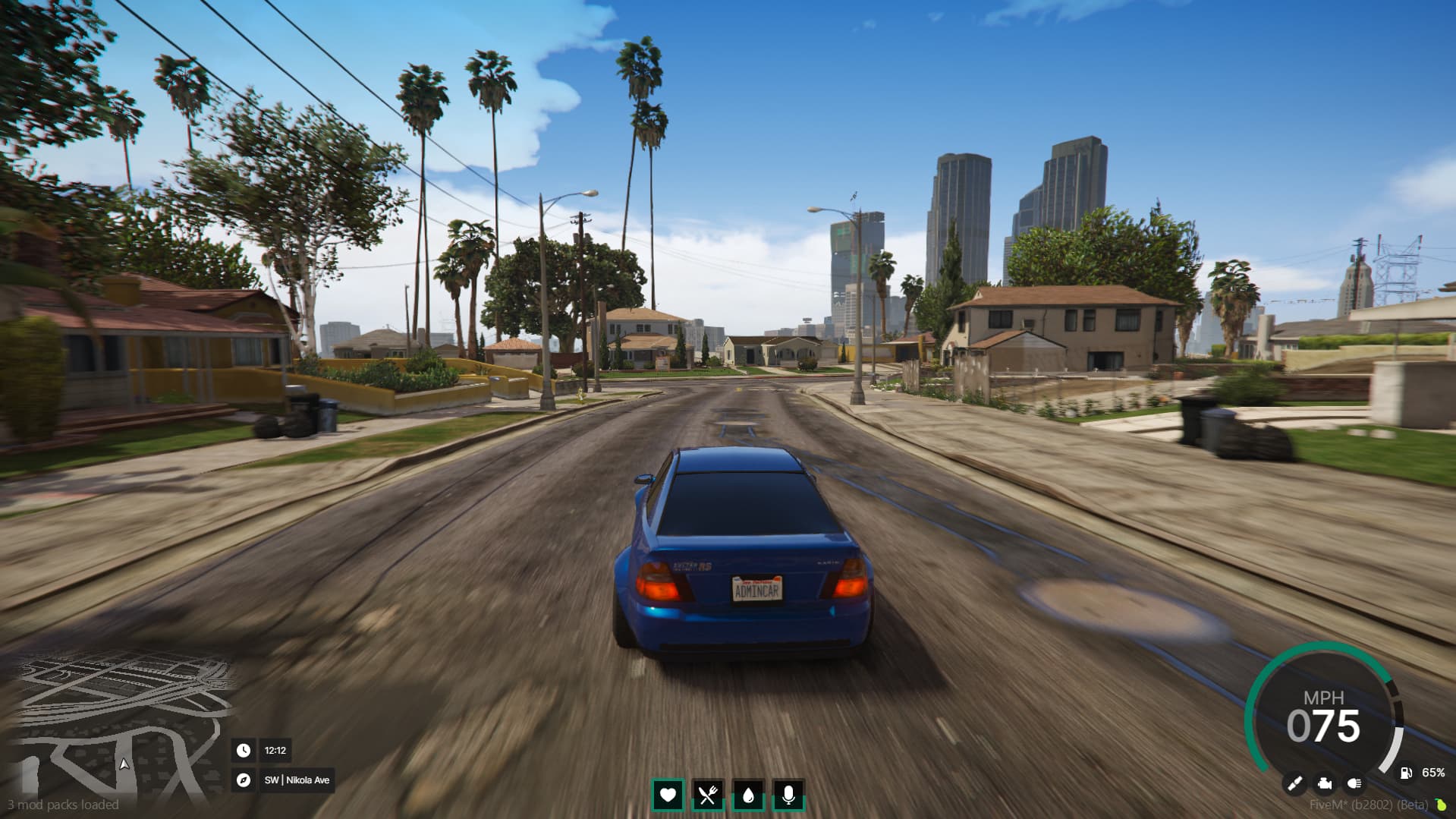Click the SW Nikola Ave street label

click(297, 780)
